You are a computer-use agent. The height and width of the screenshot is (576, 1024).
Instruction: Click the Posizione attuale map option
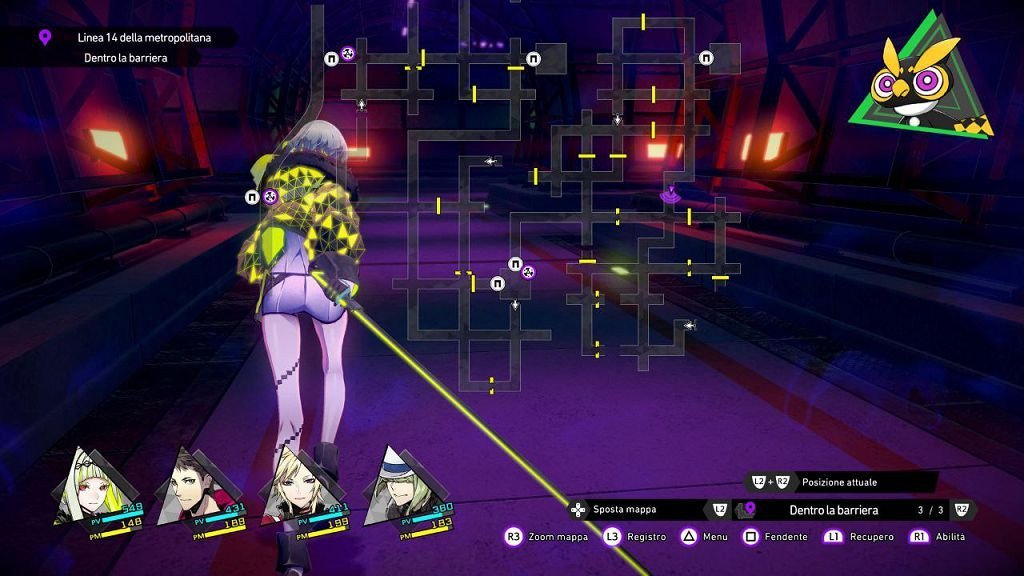pos(838,482)
